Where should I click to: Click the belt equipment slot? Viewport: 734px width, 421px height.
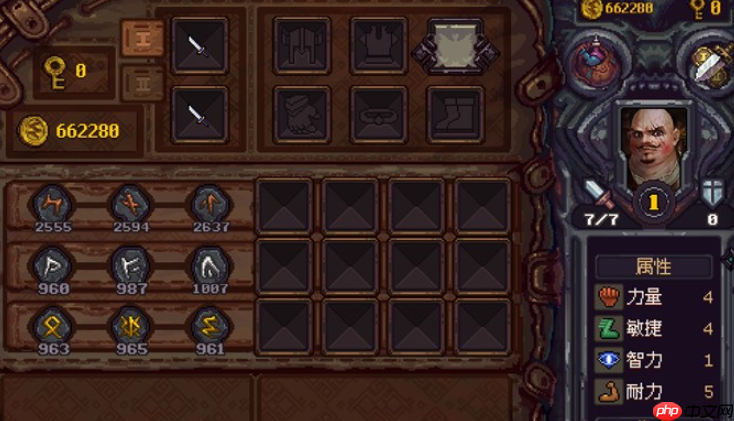378,113
